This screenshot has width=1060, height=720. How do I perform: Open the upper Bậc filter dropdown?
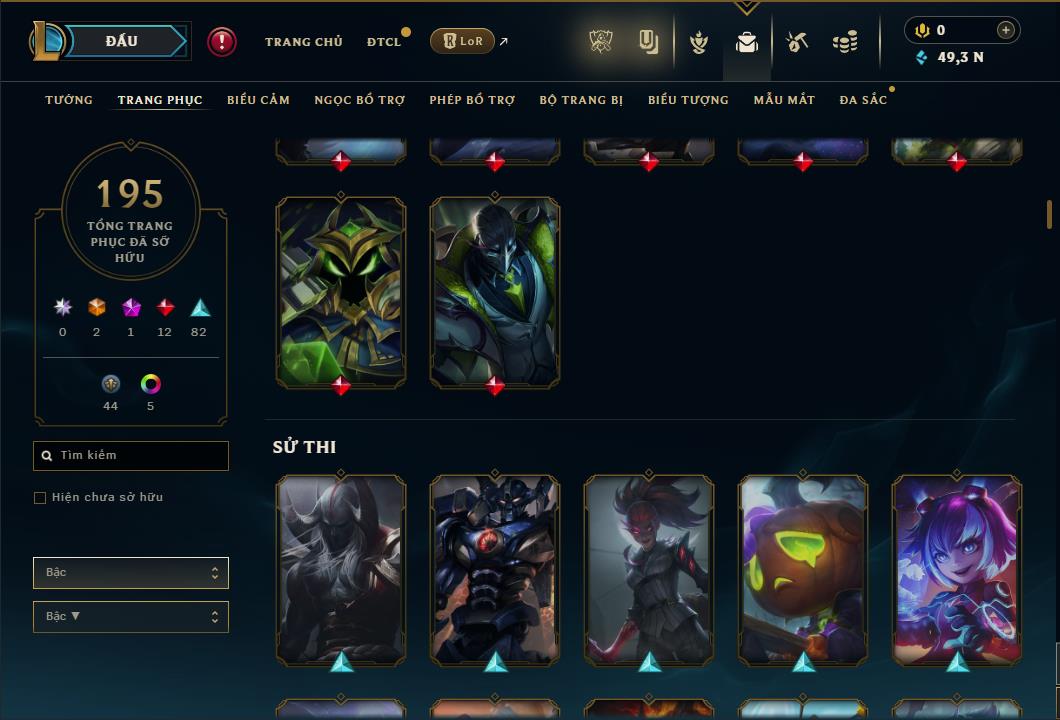point(131,573)
